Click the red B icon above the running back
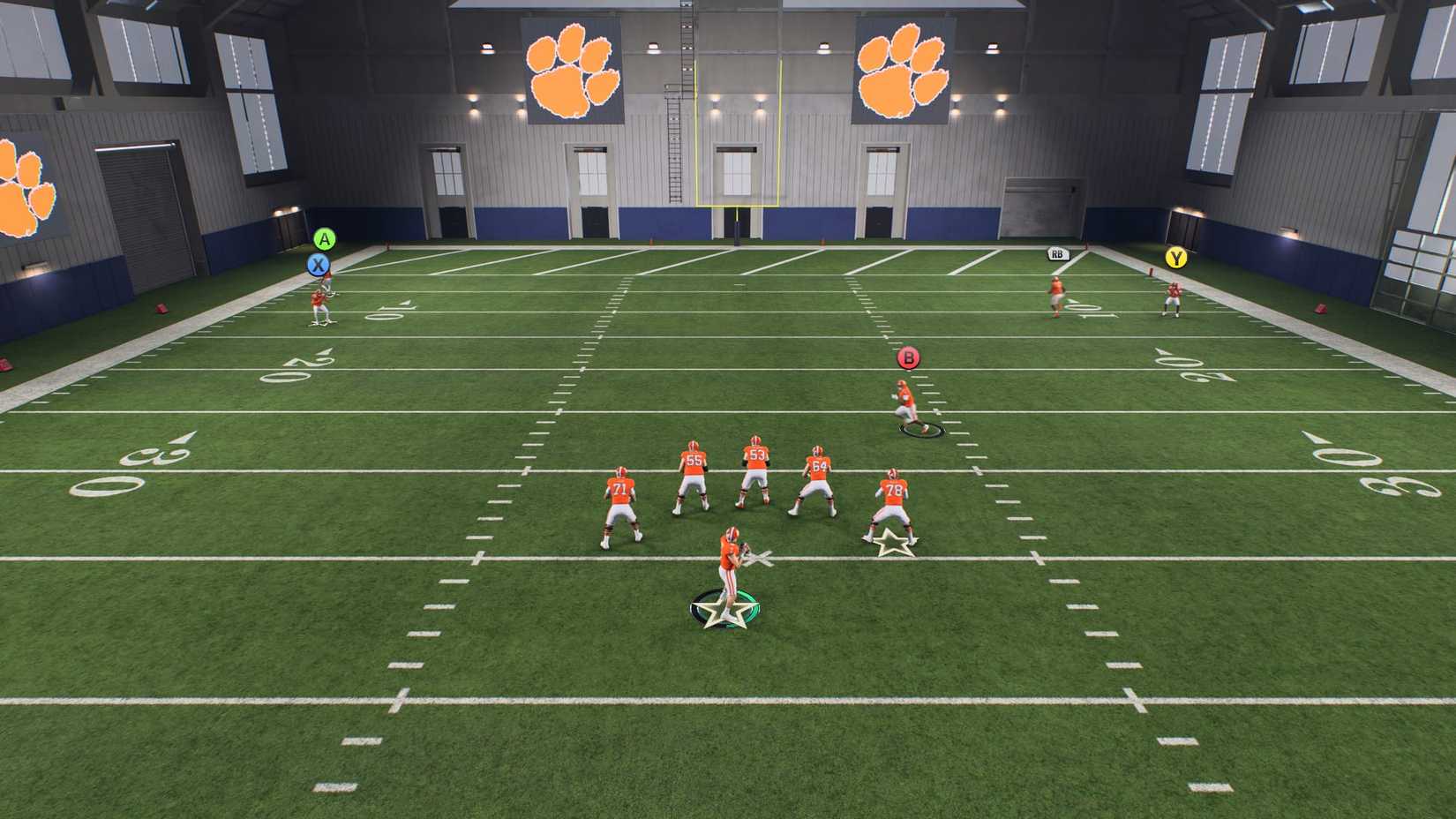The width and height of the screenshot is (1456, 819). coord(906,357)
